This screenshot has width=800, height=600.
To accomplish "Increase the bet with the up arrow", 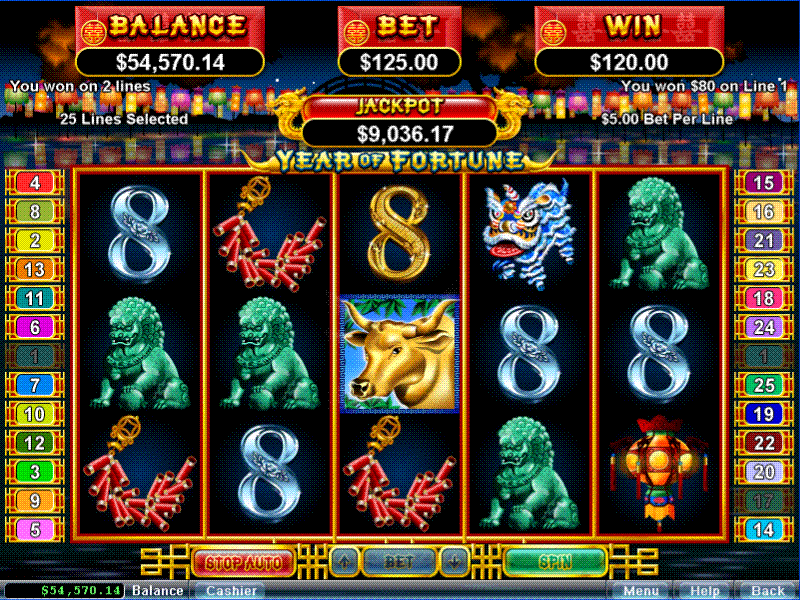I will pos(343,561).
